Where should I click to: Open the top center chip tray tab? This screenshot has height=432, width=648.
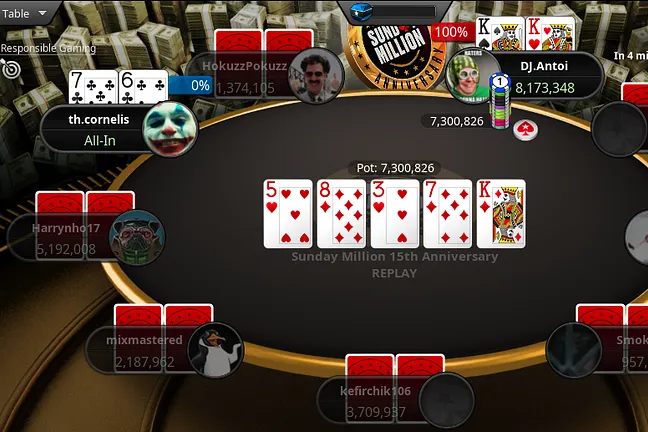click(x=390, y=12)
